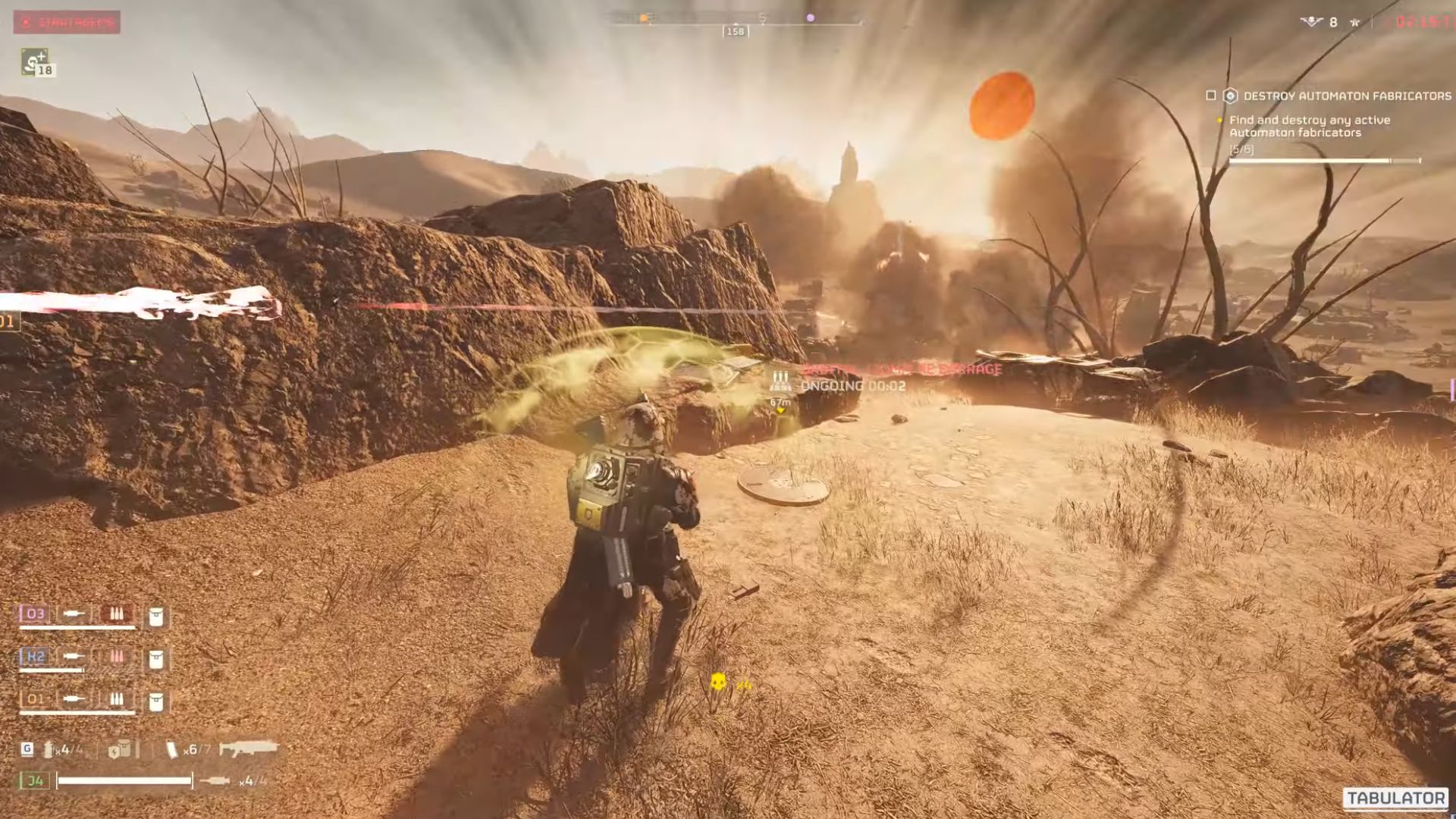Click the compass heading marker 158
This screenshot has width=1456, height=819.
[x=733, y=32]
